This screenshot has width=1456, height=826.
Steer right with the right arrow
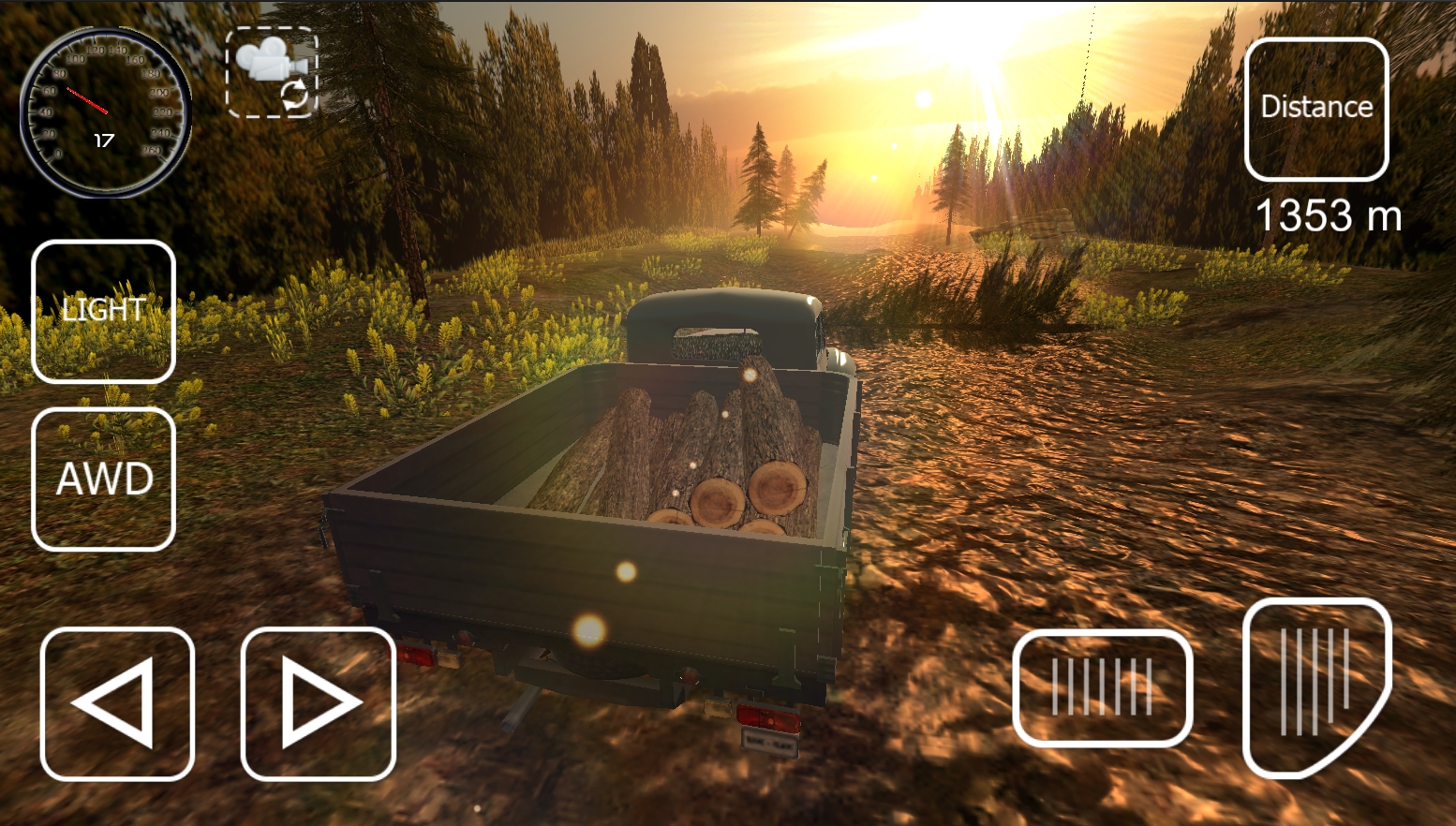click(x=319, y=703)
